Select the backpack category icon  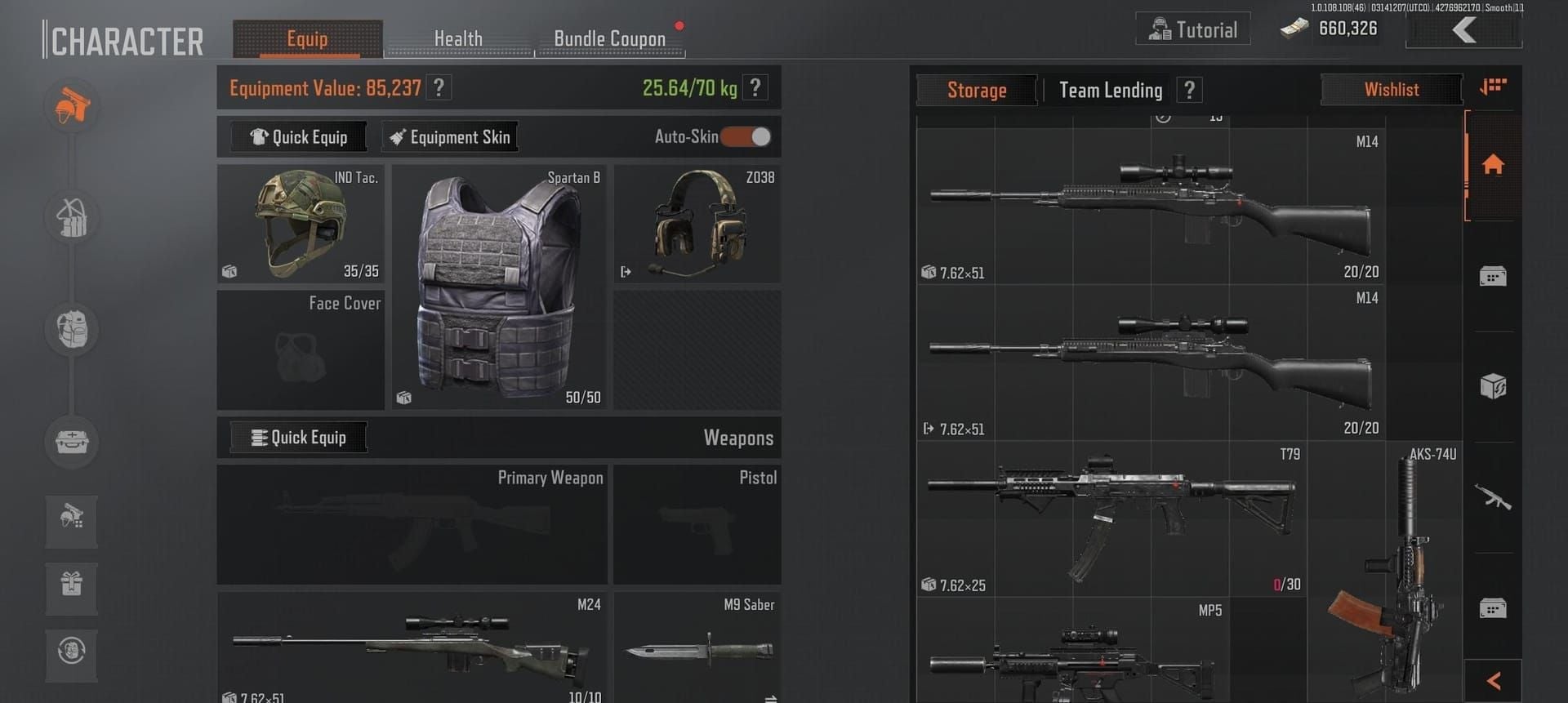[x=72, y=330]
